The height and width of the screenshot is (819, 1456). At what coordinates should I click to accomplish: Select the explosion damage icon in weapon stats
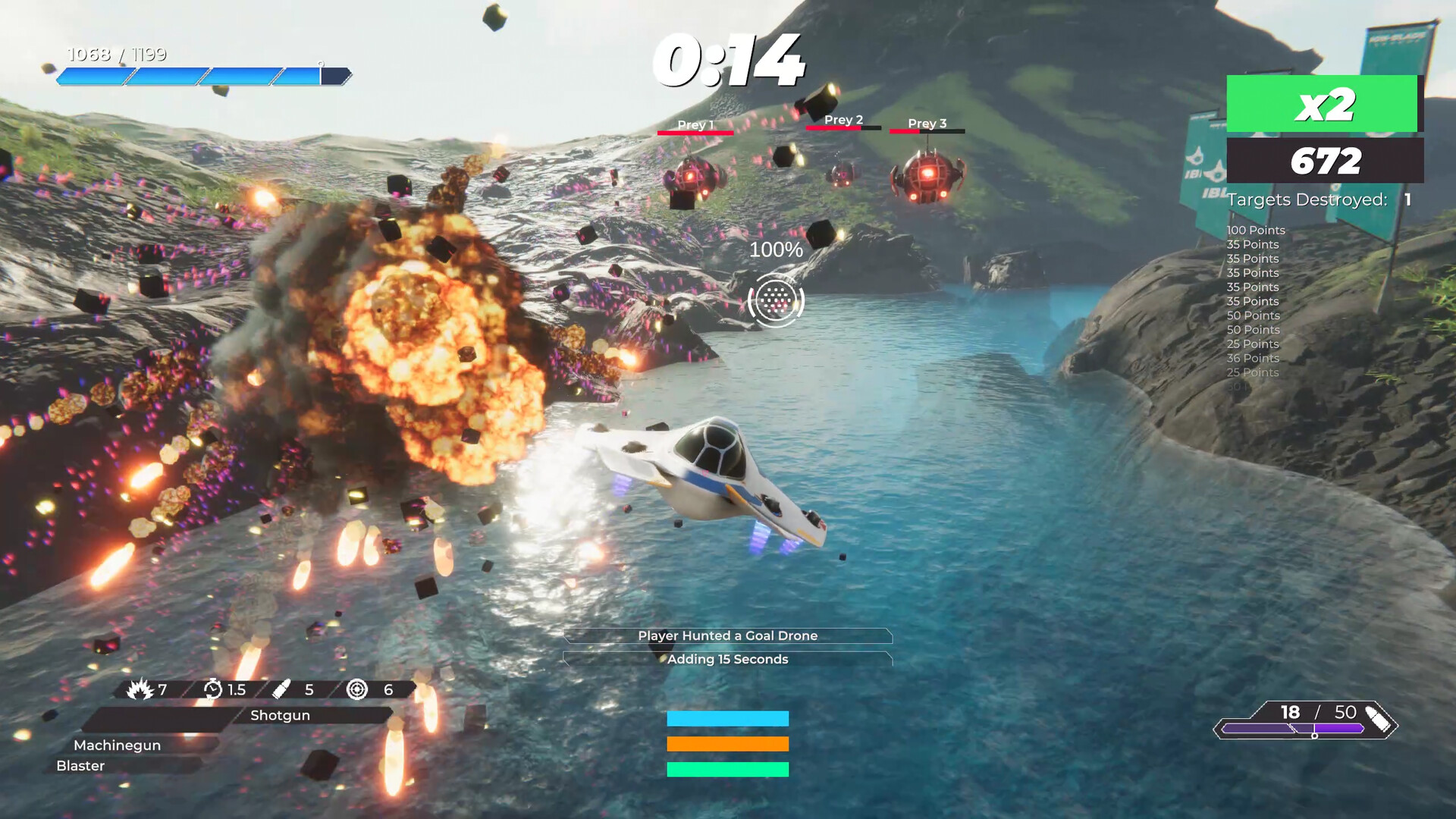tap(141, 690)
